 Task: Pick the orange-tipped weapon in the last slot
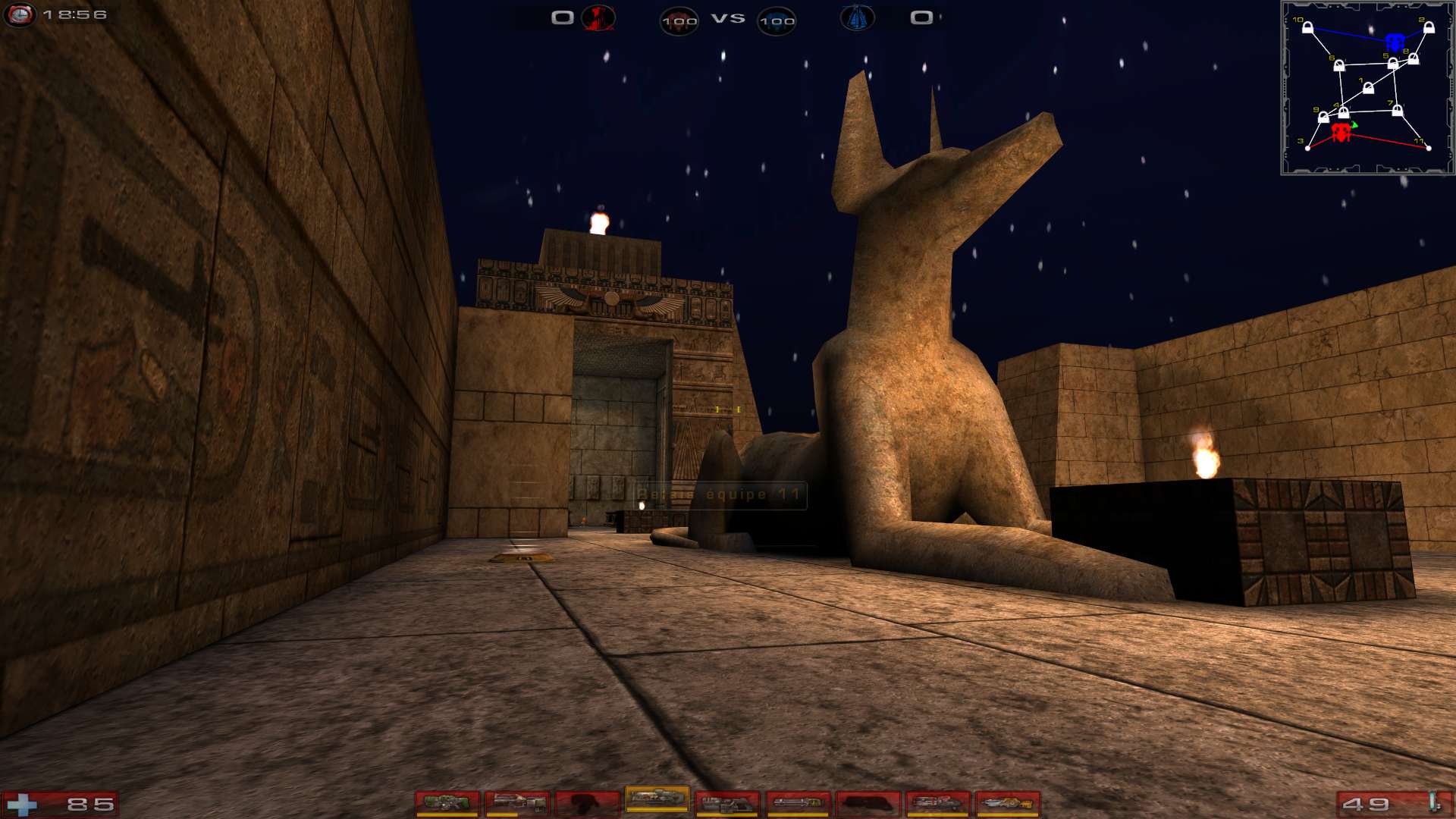pos(1007,803)
